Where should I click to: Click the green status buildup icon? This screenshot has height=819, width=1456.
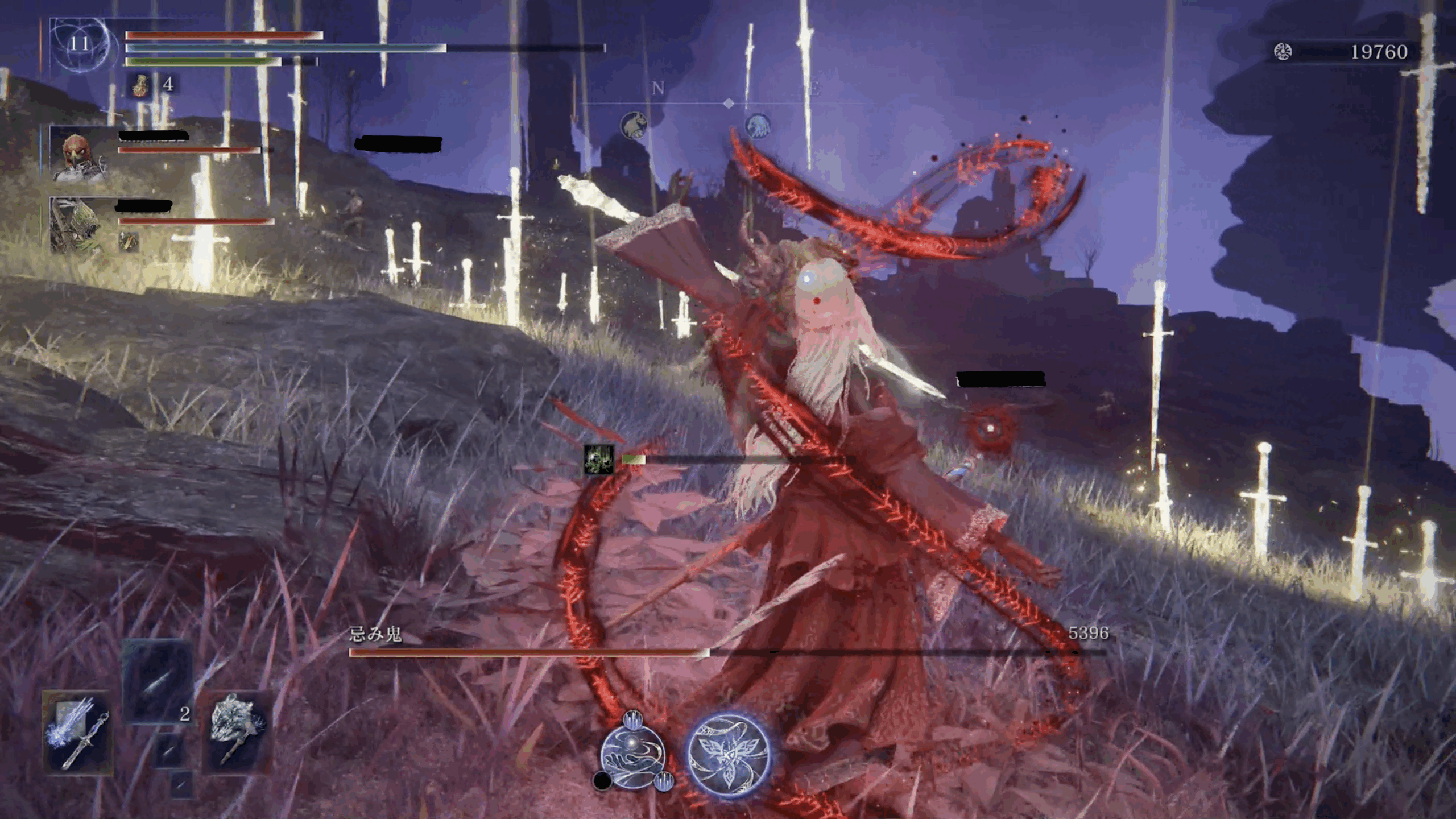point(599,460)
